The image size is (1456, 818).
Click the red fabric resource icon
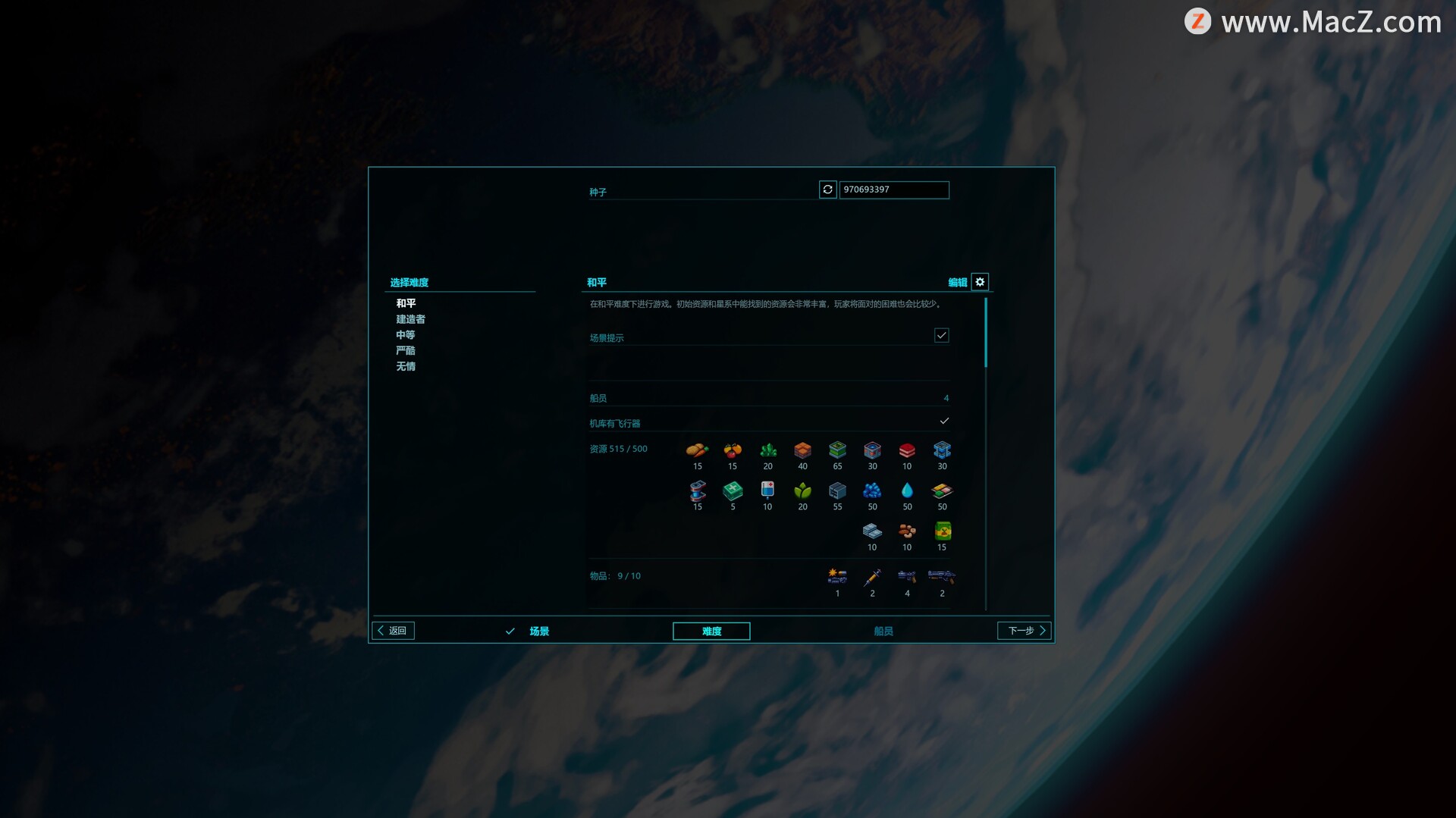point(907,451)
